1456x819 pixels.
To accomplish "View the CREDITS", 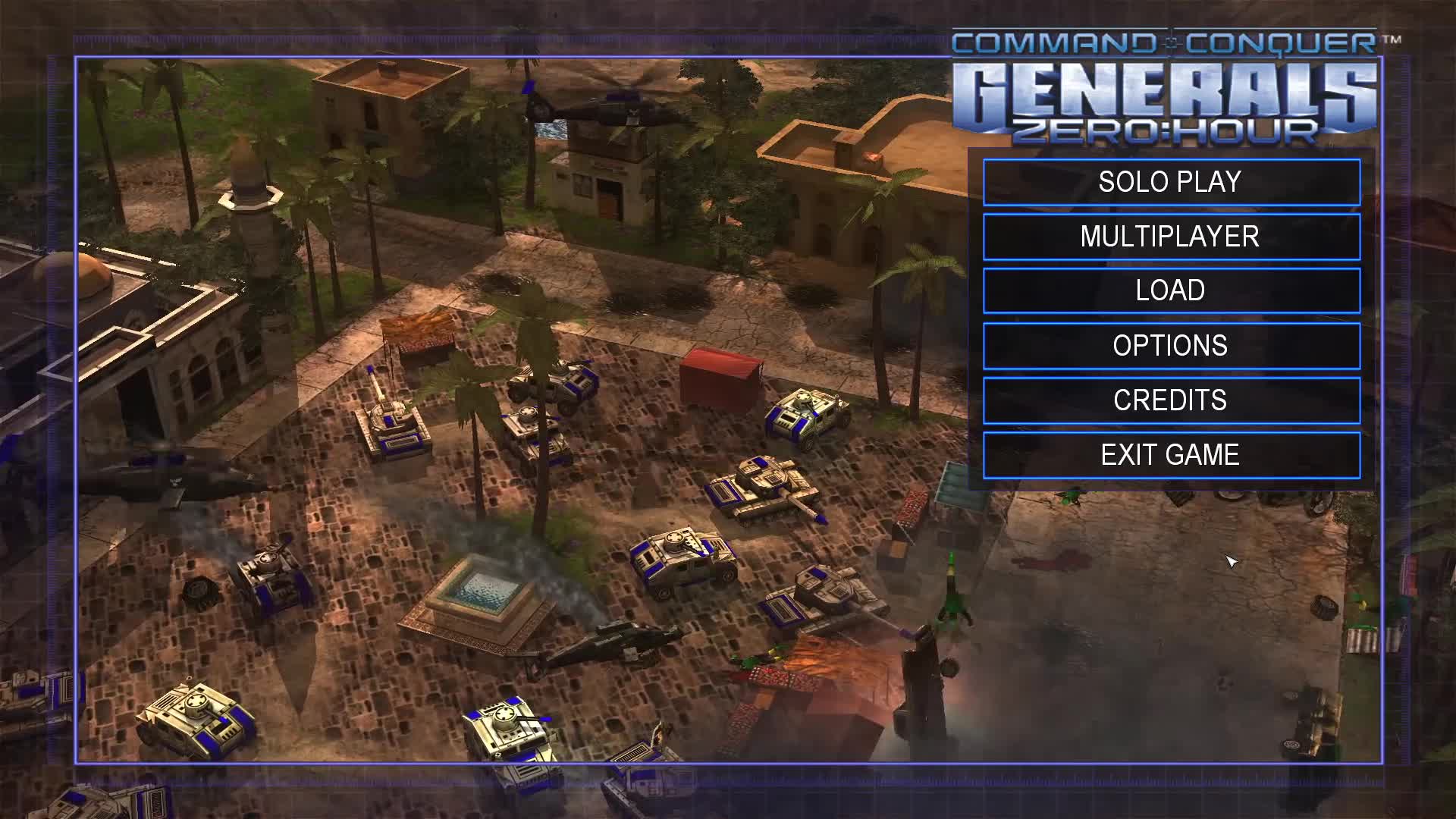I will coord(1171,400).
